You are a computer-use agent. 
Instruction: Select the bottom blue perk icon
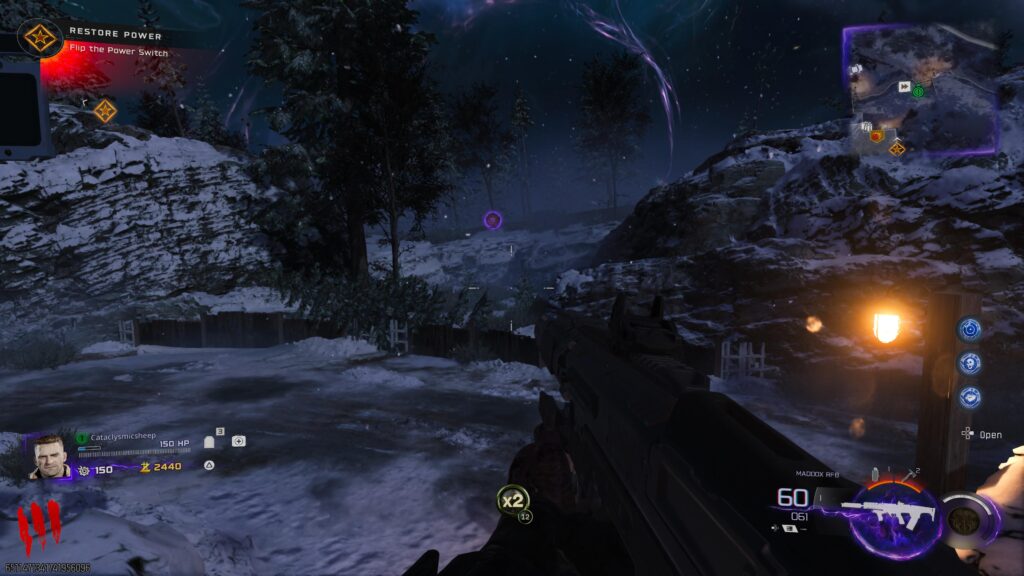969,397
